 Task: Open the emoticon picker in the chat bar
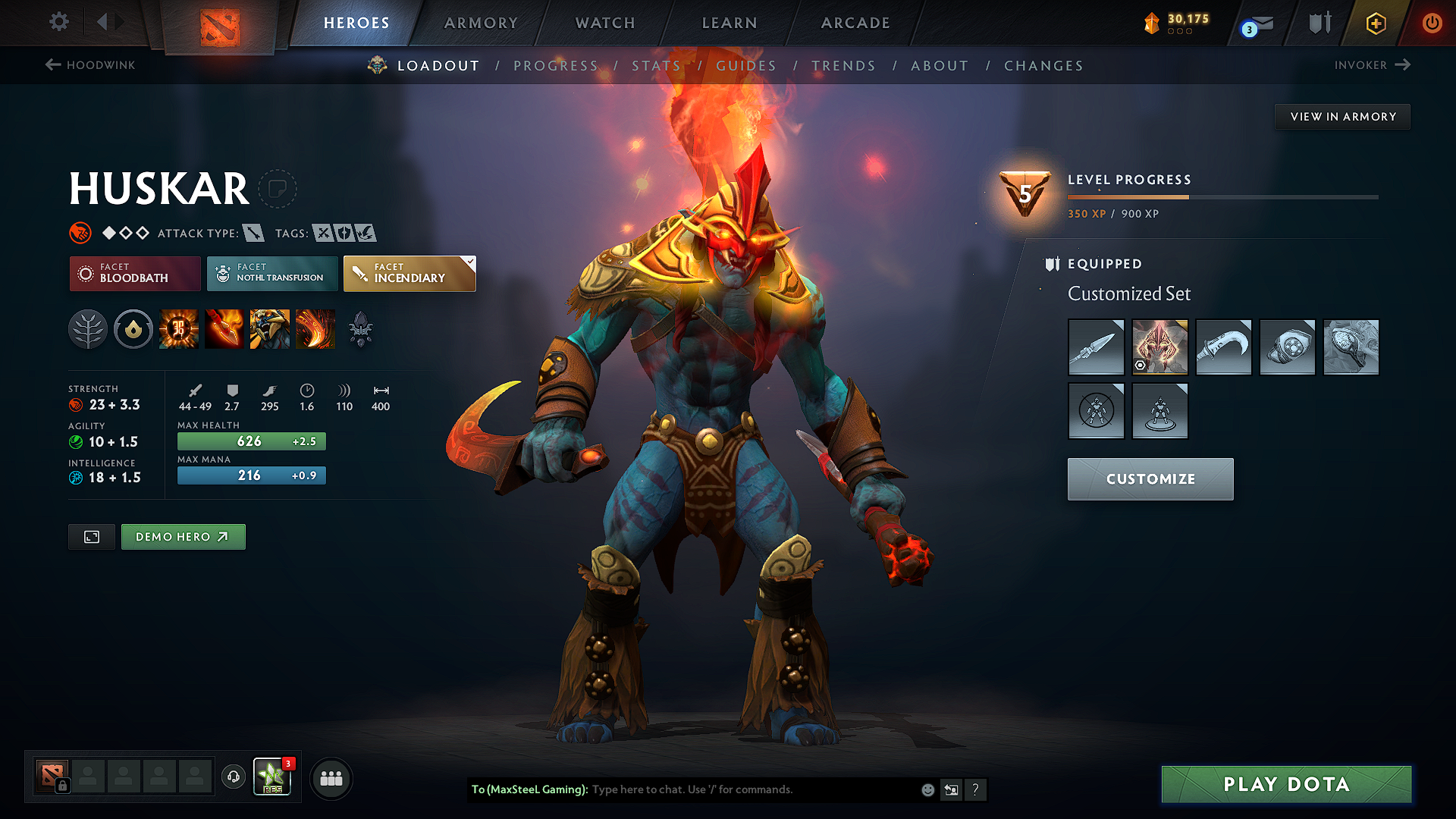click(927, 789)
